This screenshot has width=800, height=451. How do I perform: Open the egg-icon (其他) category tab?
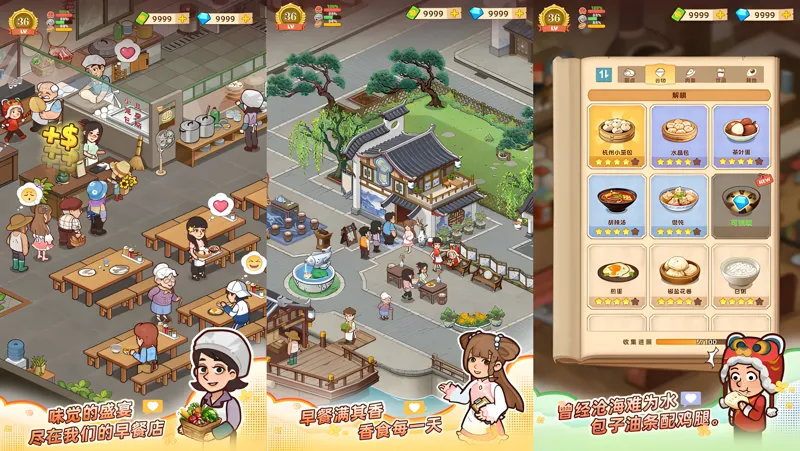point(750,74)
